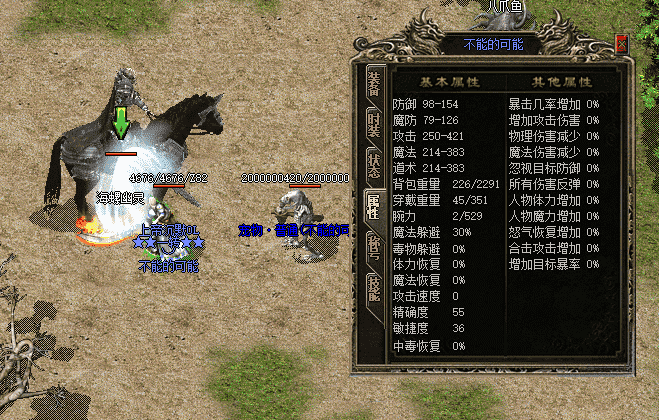
Task: Open the 时装 (Fashion) tab
Action: (x=373, y=121)
